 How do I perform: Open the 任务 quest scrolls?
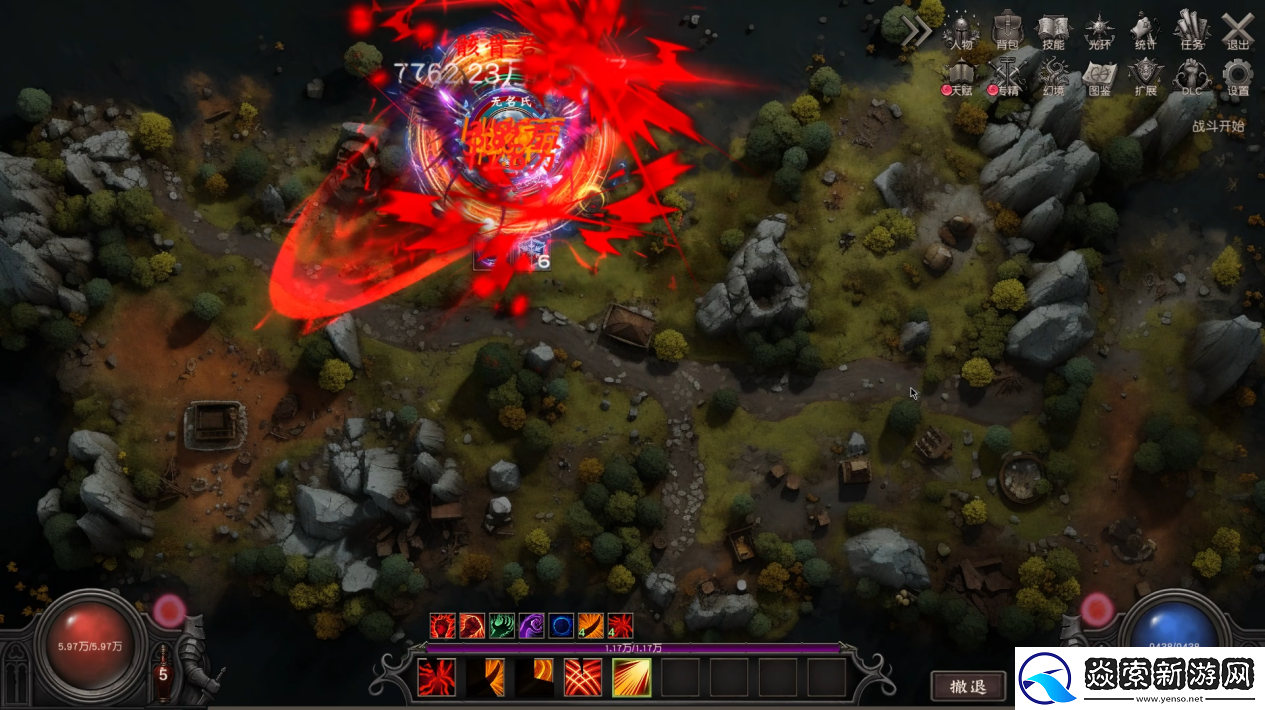point(1191,30)
